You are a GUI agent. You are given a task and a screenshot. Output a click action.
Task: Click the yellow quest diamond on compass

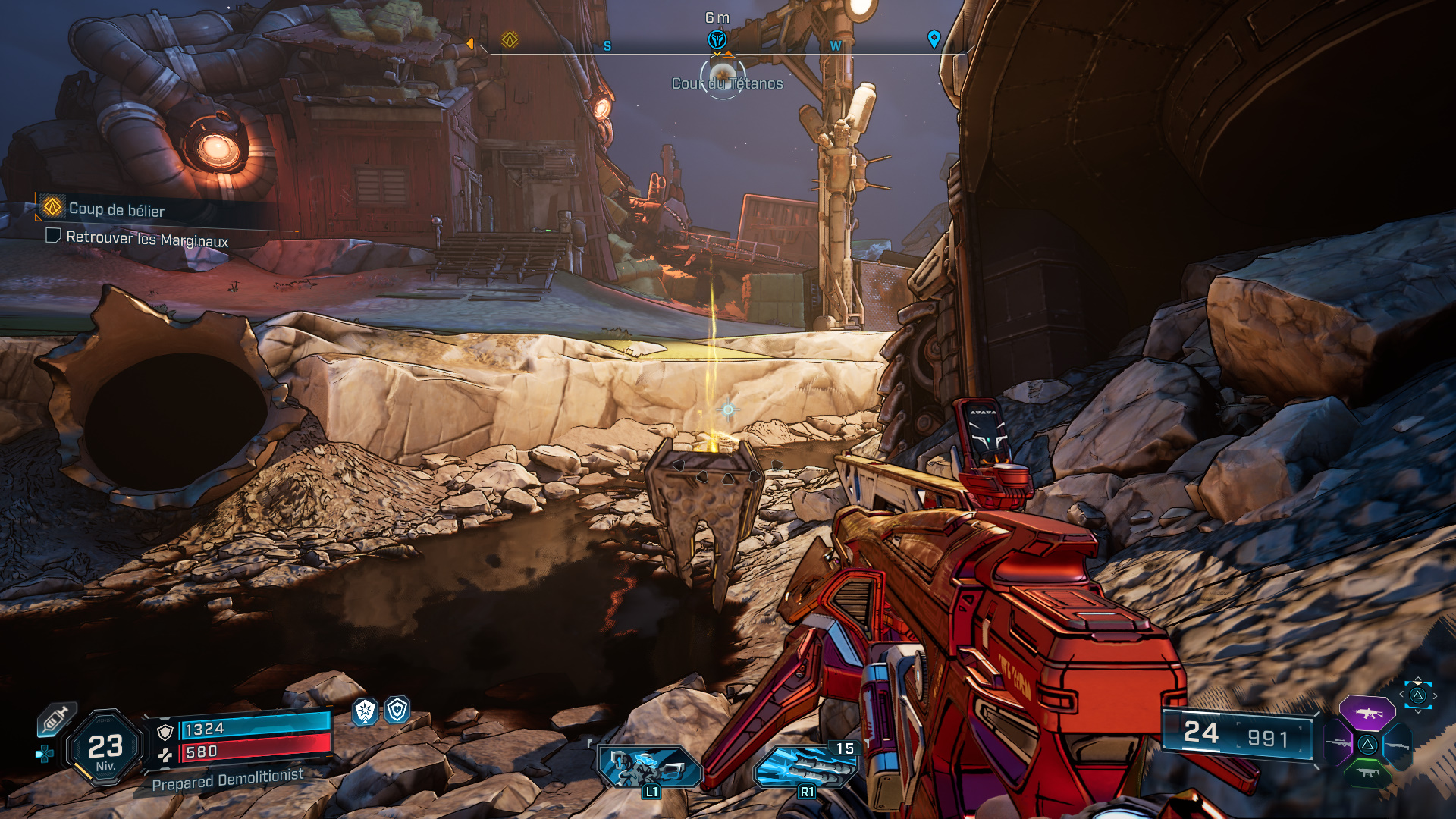click(510, 39)
